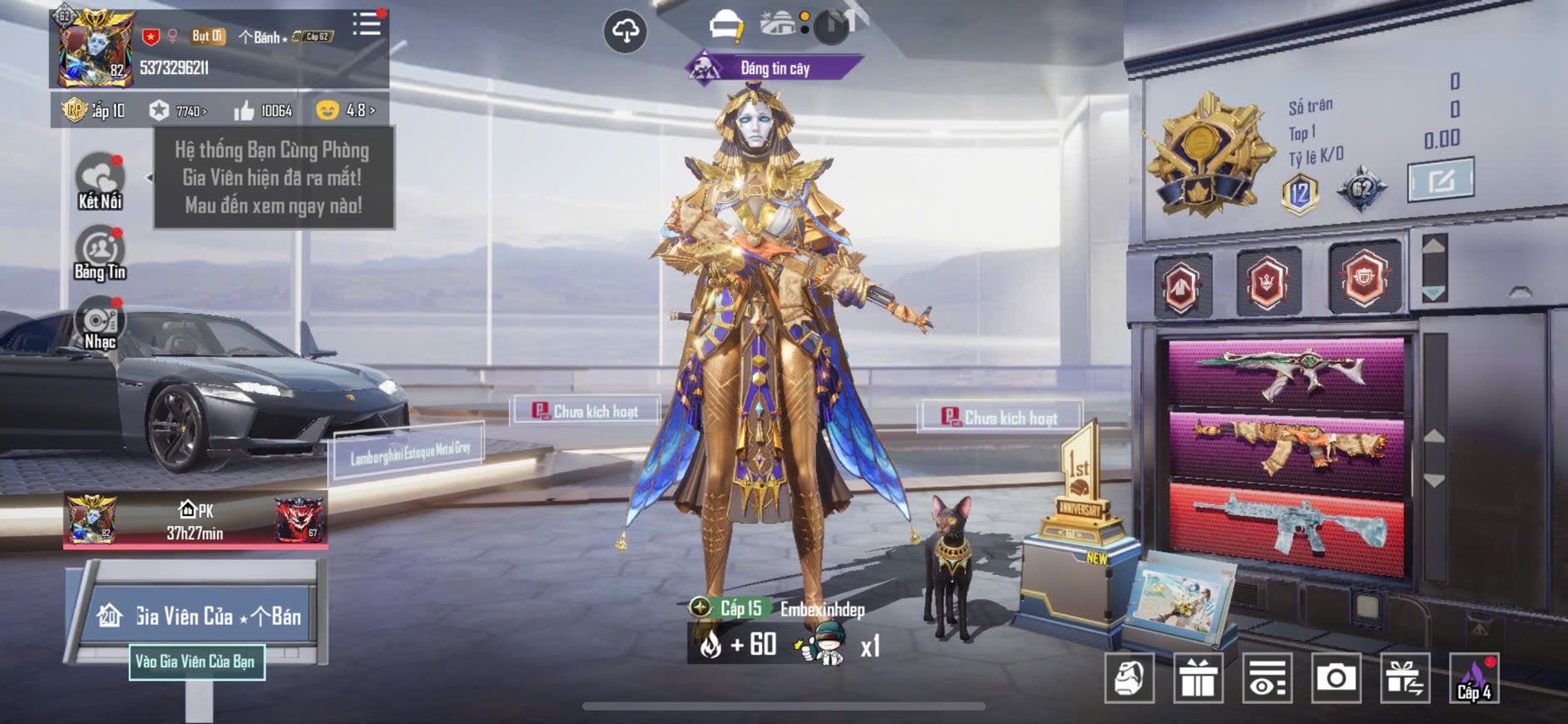
Task: Open the character head icon button
Action: click(1129, 678)
